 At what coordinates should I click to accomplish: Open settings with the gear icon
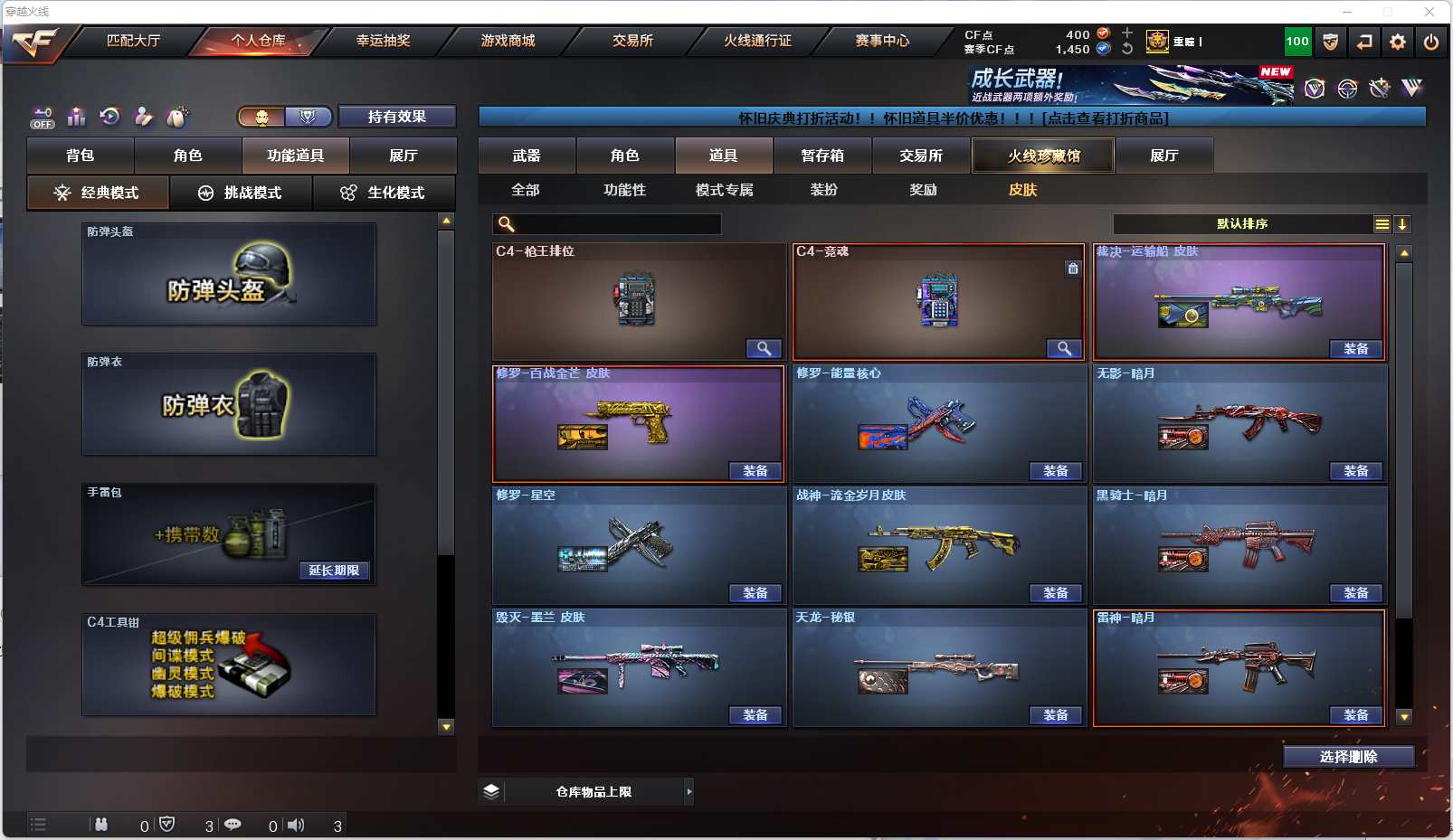1398,42
